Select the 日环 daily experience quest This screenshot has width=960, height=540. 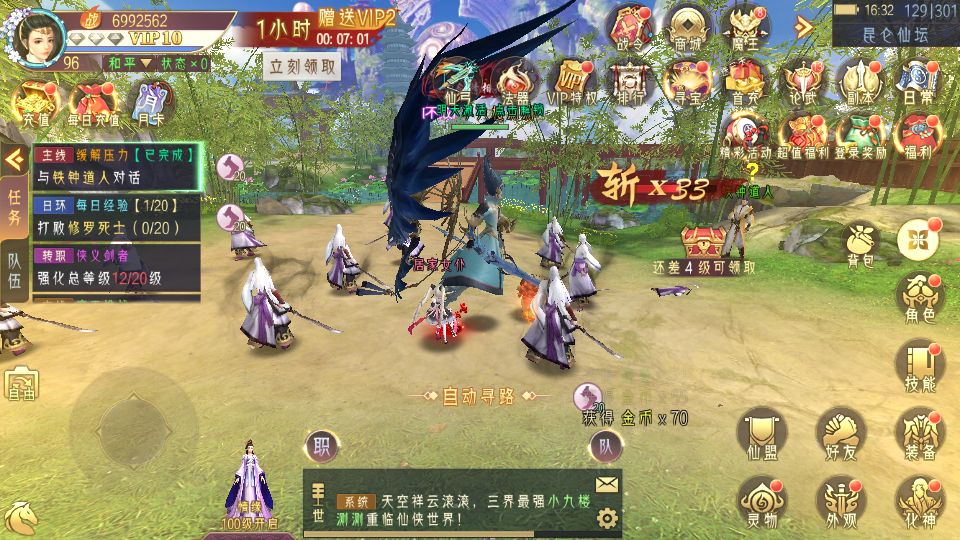(117, 216)
